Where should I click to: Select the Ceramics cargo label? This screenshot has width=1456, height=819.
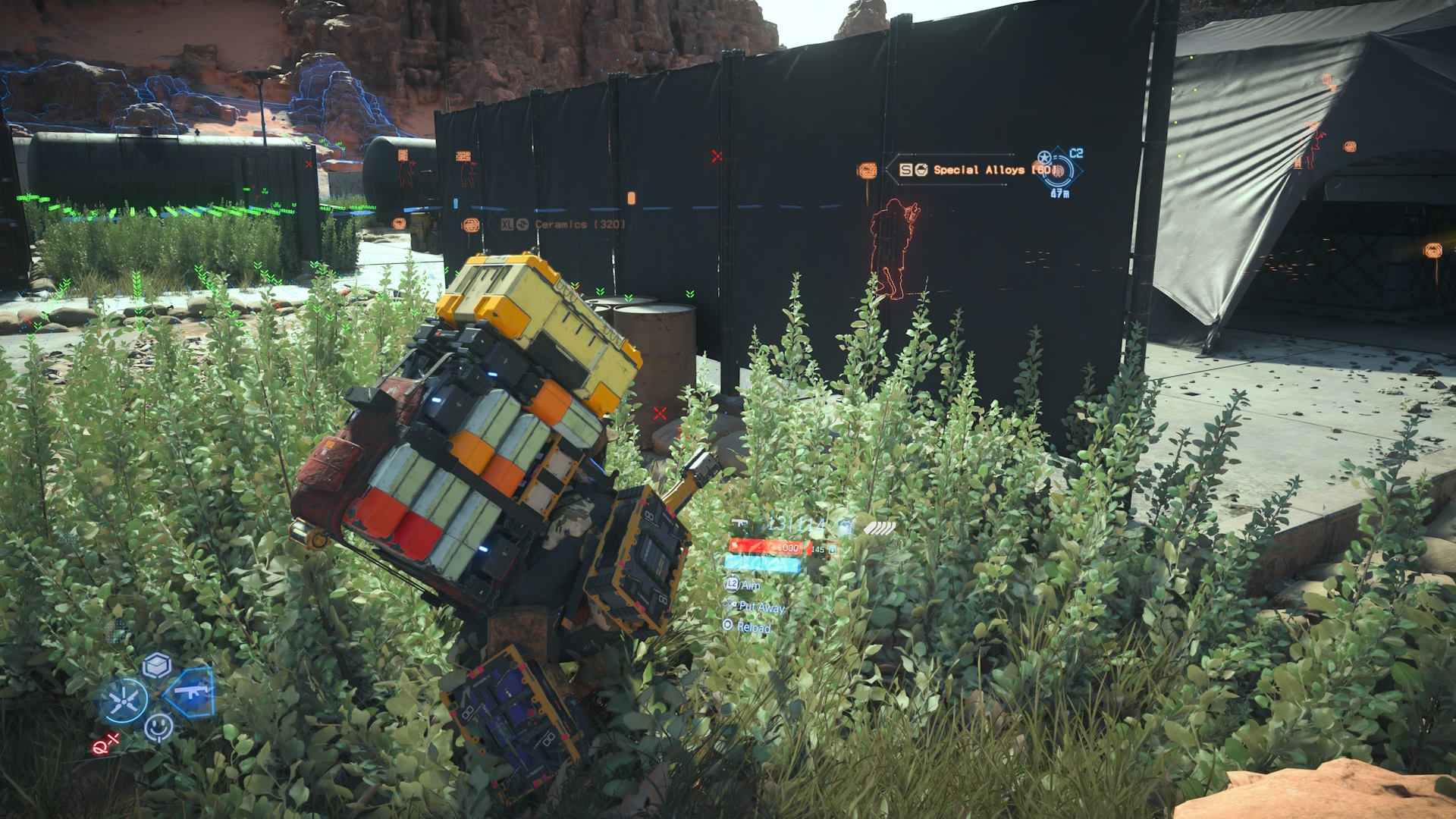563,224
